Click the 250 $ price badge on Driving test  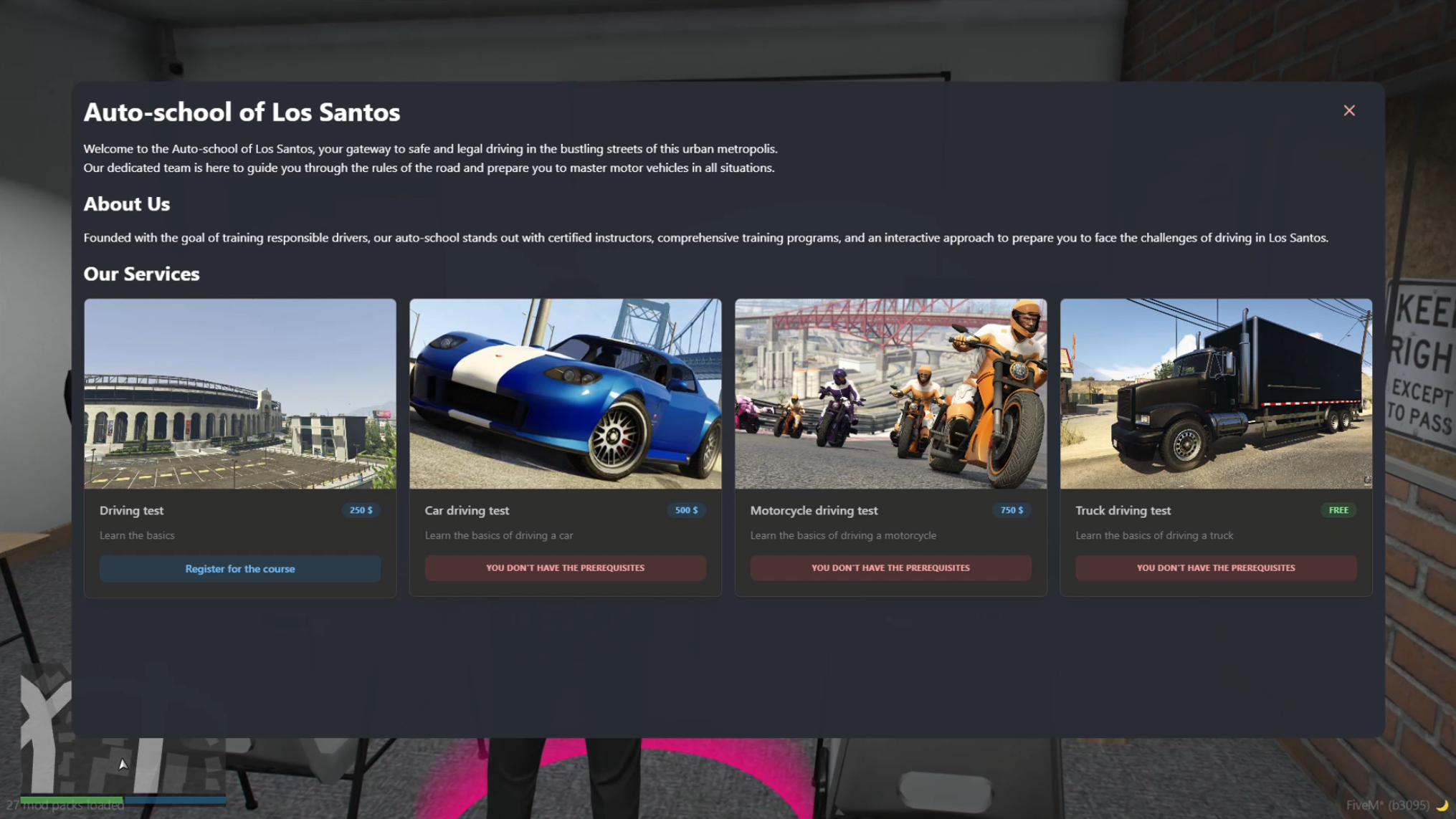361,510
